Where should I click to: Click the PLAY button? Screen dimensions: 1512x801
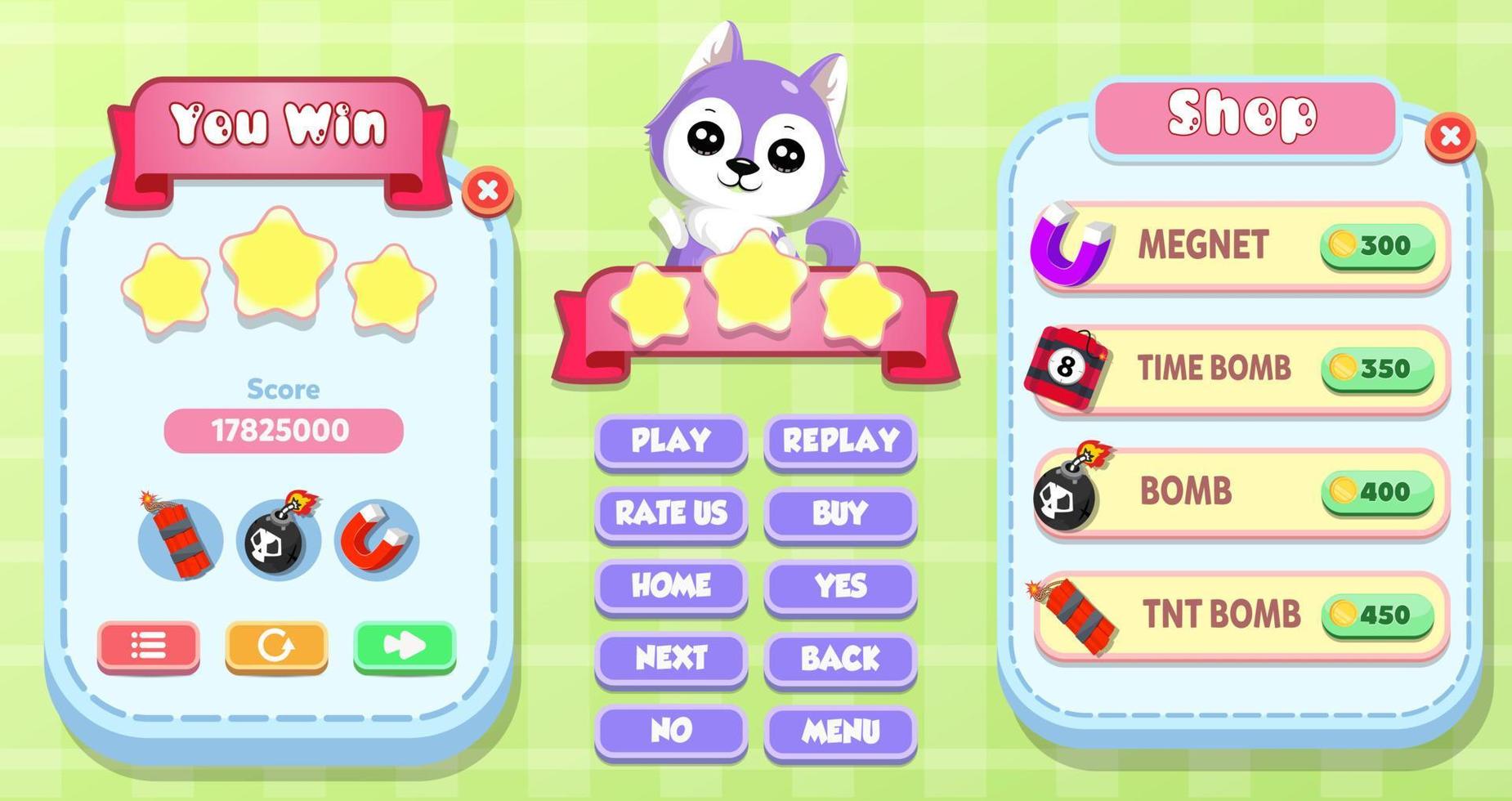[x=670, y=441]
